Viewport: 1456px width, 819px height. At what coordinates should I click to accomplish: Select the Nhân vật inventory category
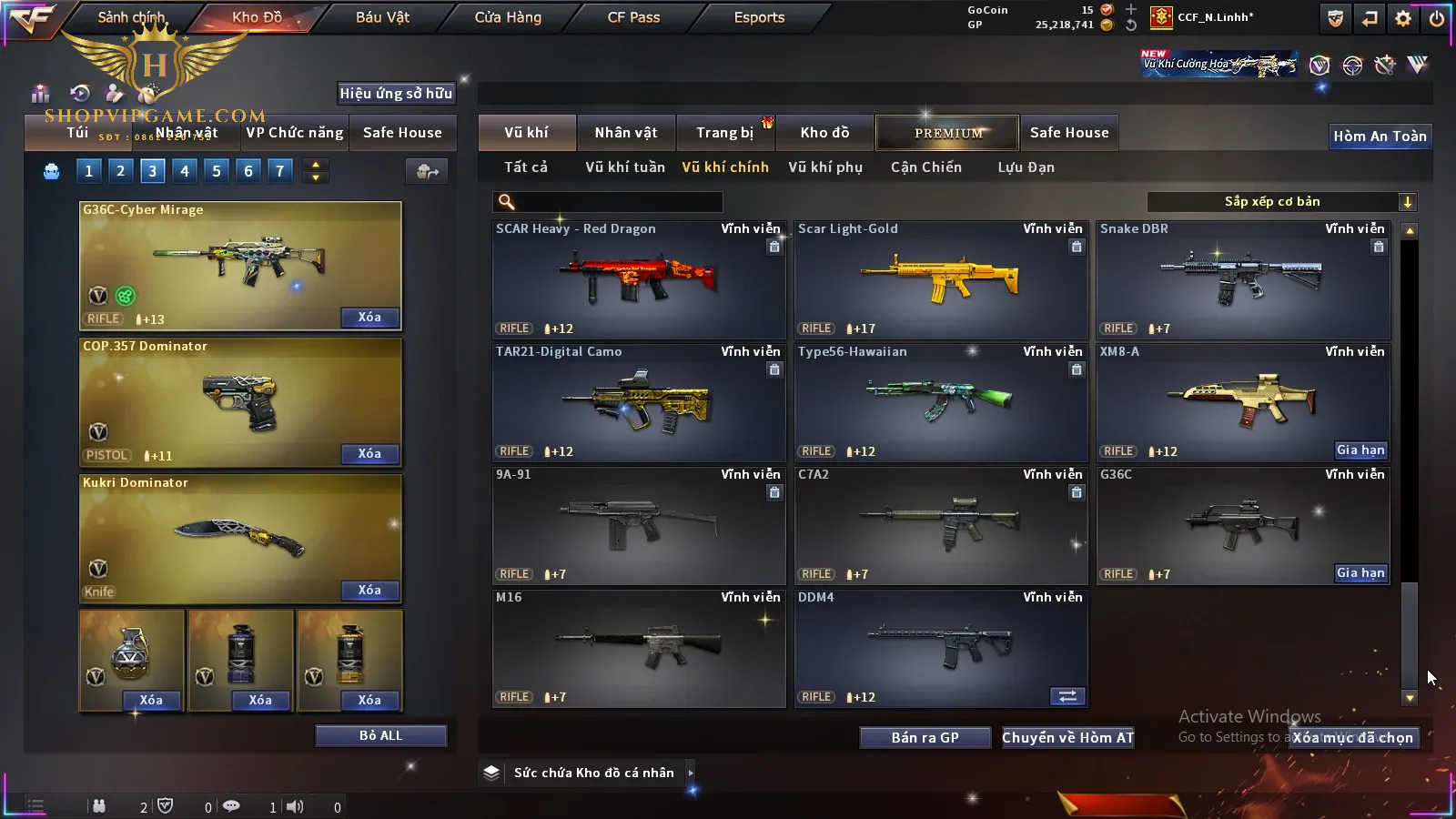[626, 133]
